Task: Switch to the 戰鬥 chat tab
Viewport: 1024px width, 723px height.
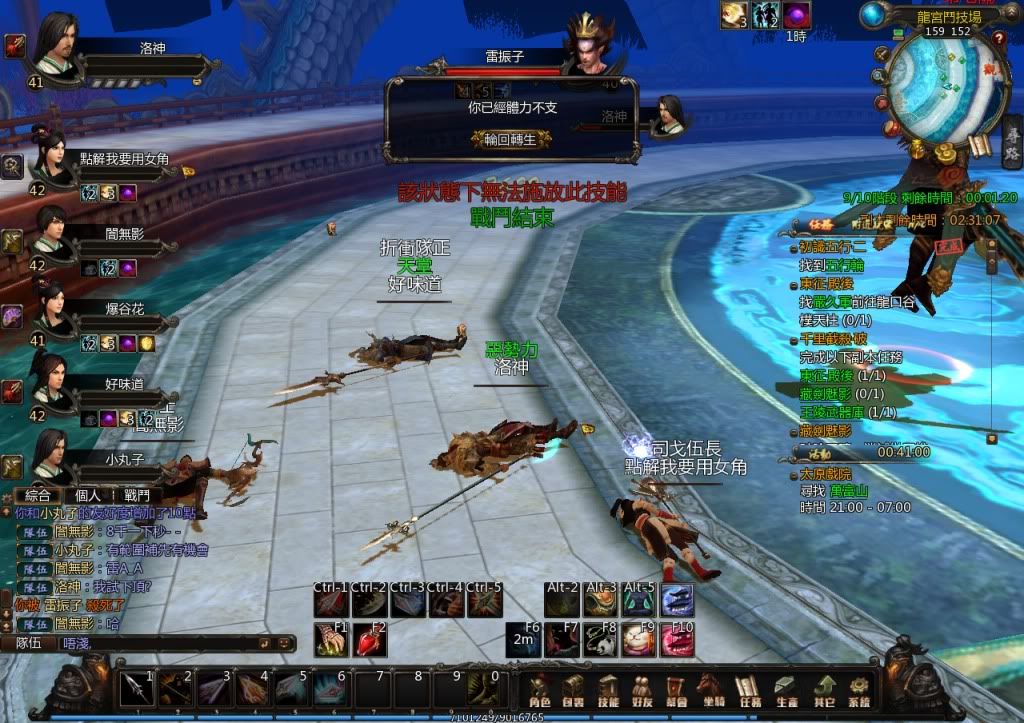Action: point(137,495)
